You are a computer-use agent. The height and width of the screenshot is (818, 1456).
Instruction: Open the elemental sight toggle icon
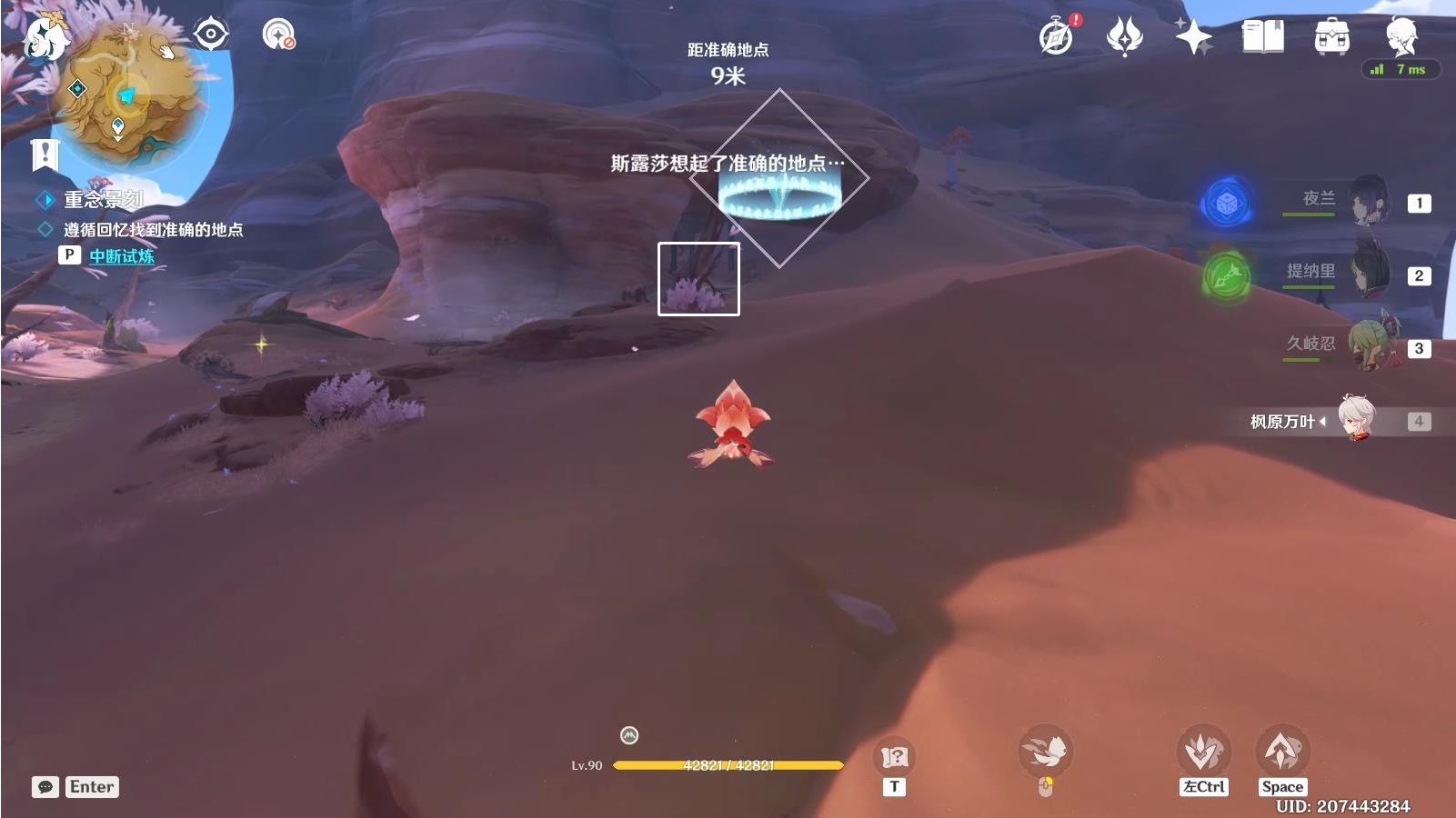278,35
